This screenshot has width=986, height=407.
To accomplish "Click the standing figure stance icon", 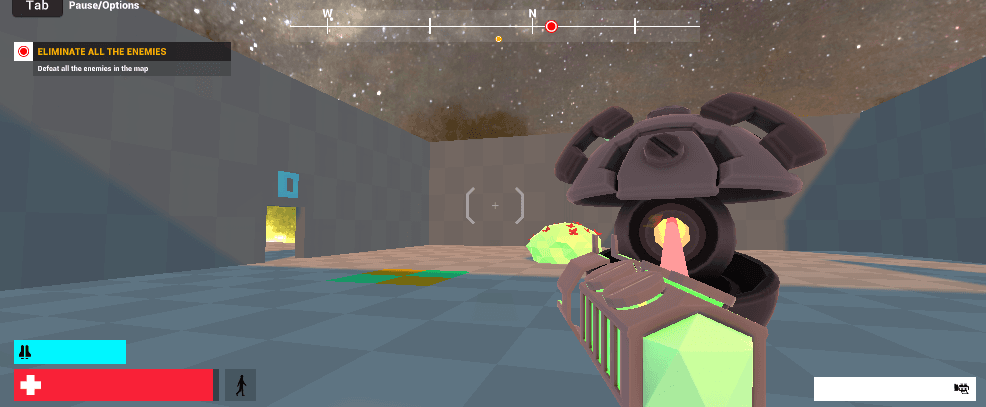I will pos(240,385).
